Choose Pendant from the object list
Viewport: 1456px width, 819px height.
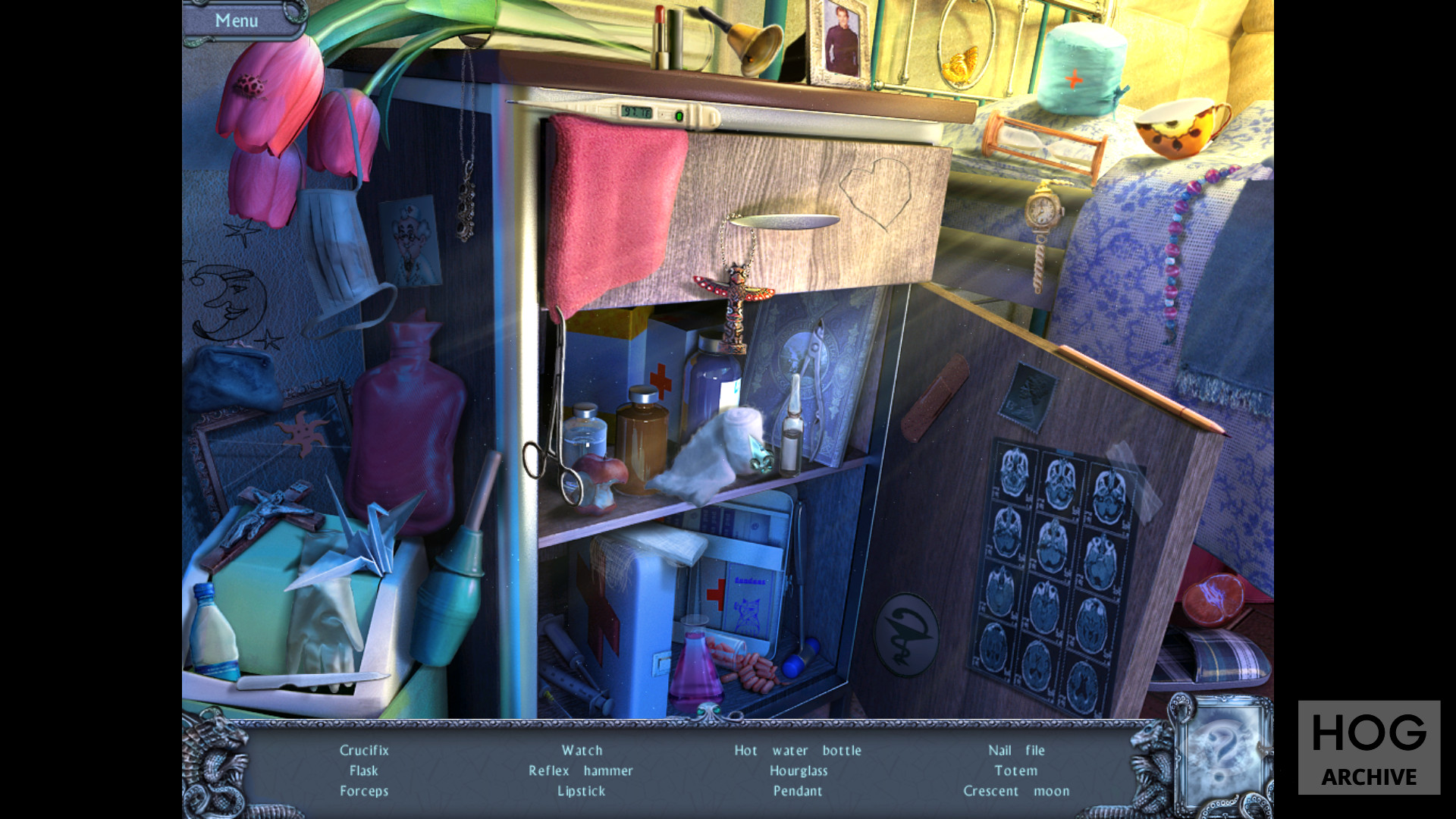point(798,791)
